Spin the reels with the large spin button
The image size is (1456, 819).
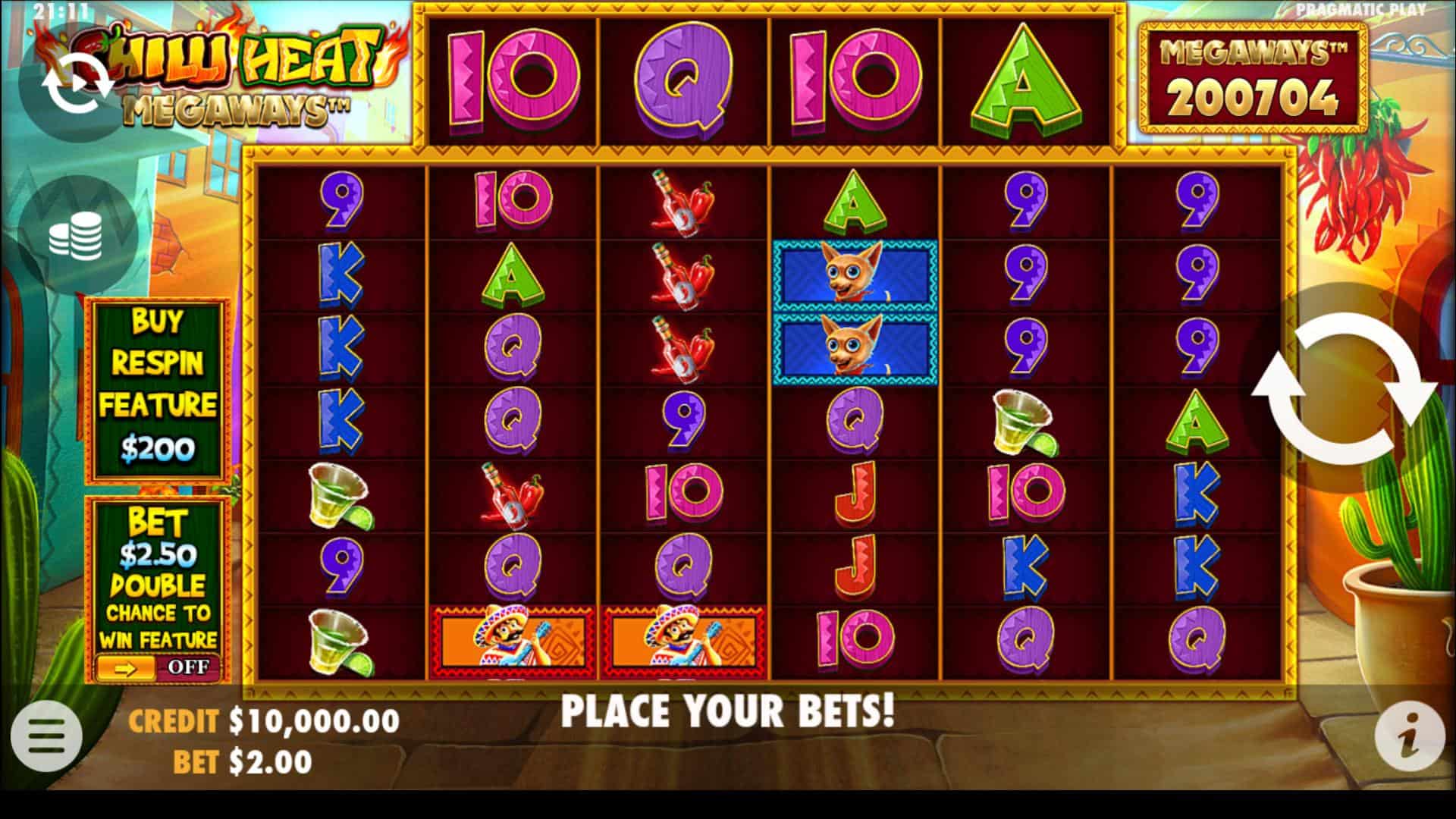(x=1344, y=390)
